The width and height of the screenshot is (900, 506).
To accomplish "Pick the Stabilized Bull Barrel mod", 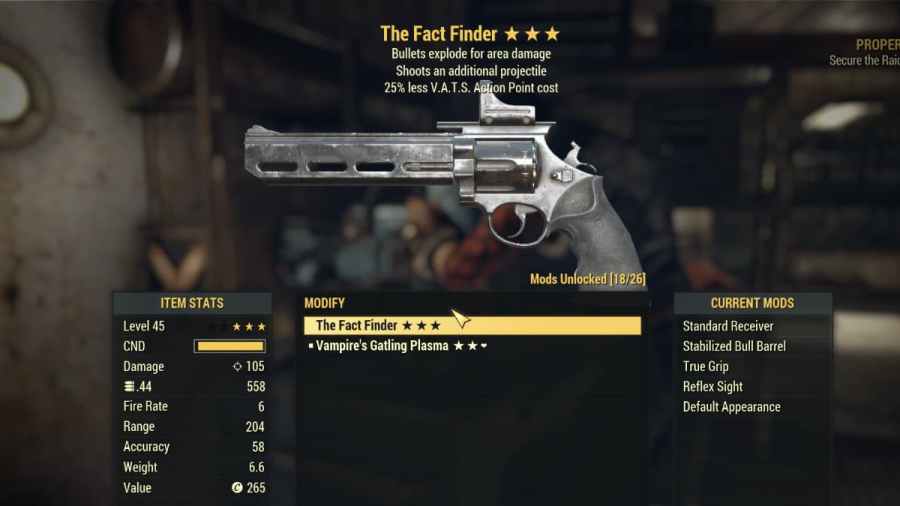I will (x=734, y=346).
